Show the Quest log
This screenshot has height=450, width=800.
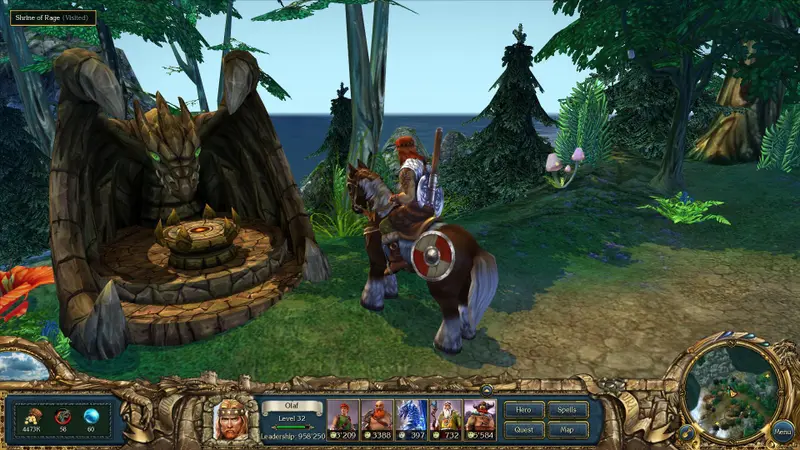[x=524, y=430]
